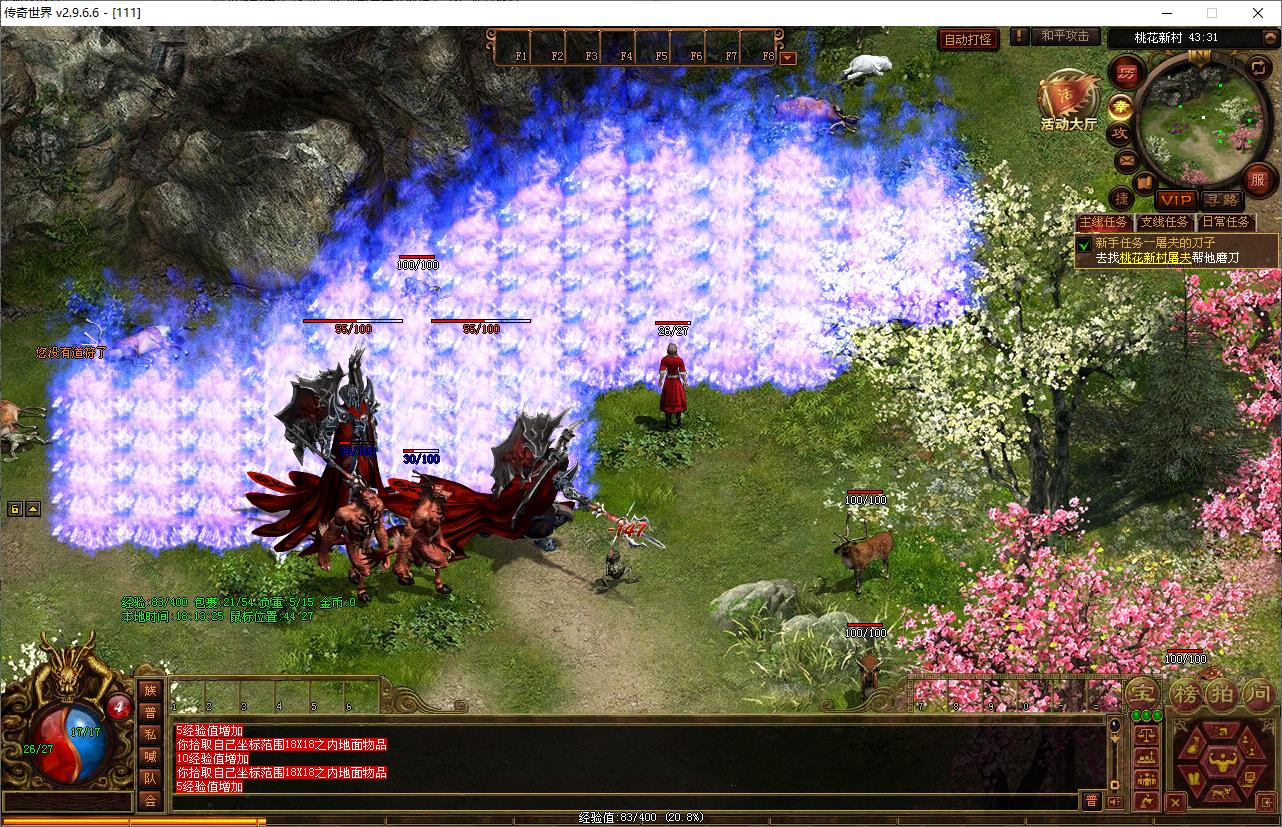Viewport: 1282px width, 827px height.
Task: Switch to the 支线任务 tab
Action: 1165,222
